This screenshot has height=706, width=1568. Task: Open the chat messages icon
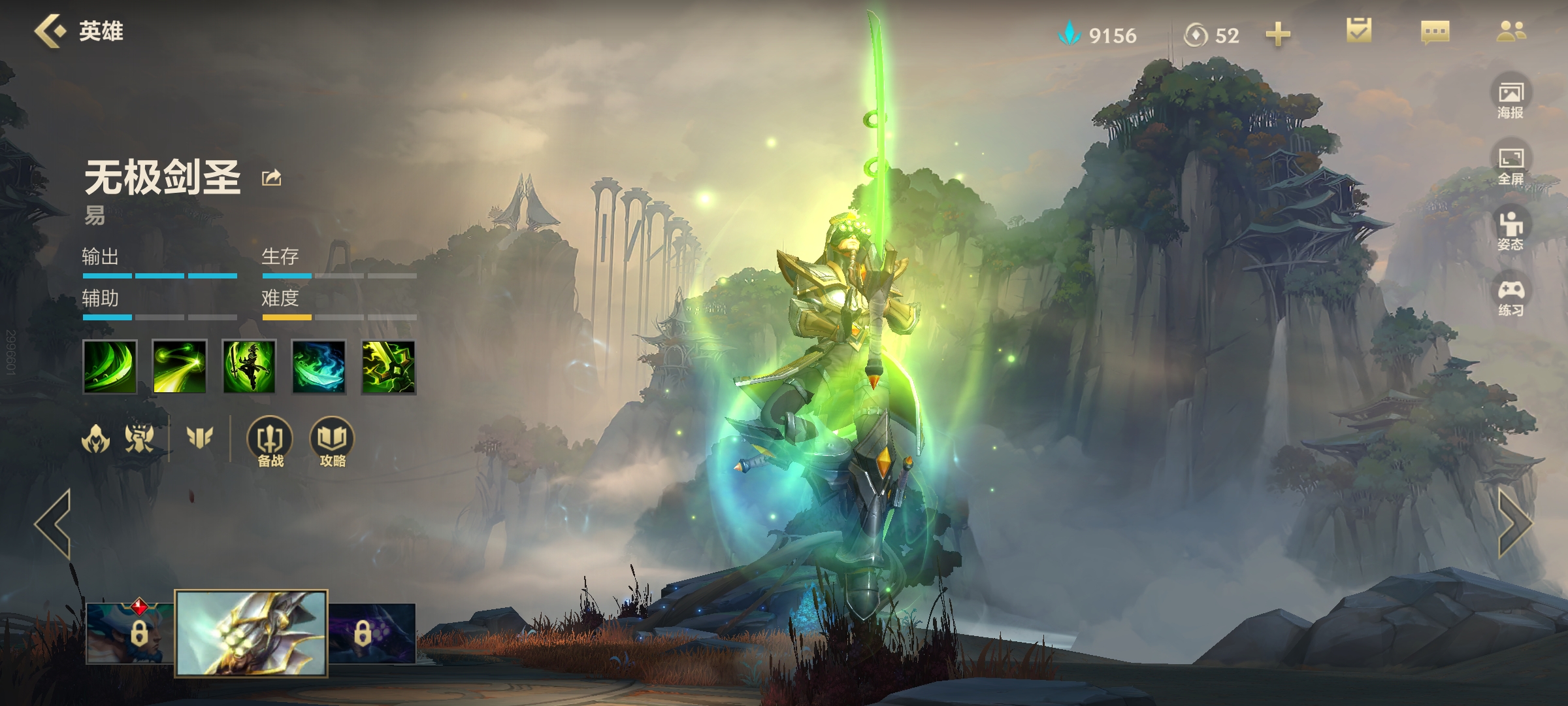[1435, 32]
